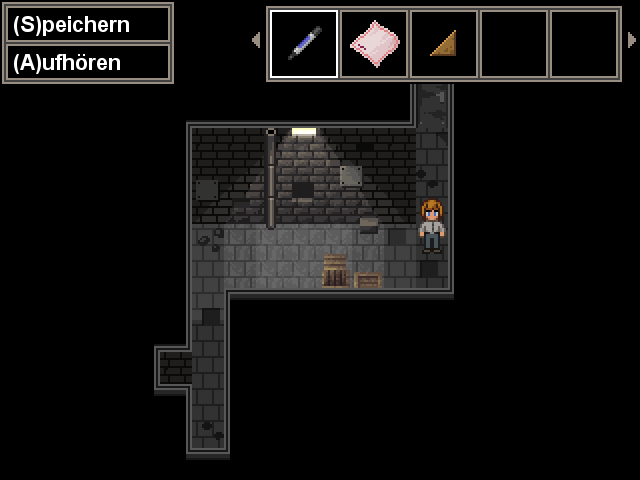Show next inventory items with right arrow

coord(631,40)
